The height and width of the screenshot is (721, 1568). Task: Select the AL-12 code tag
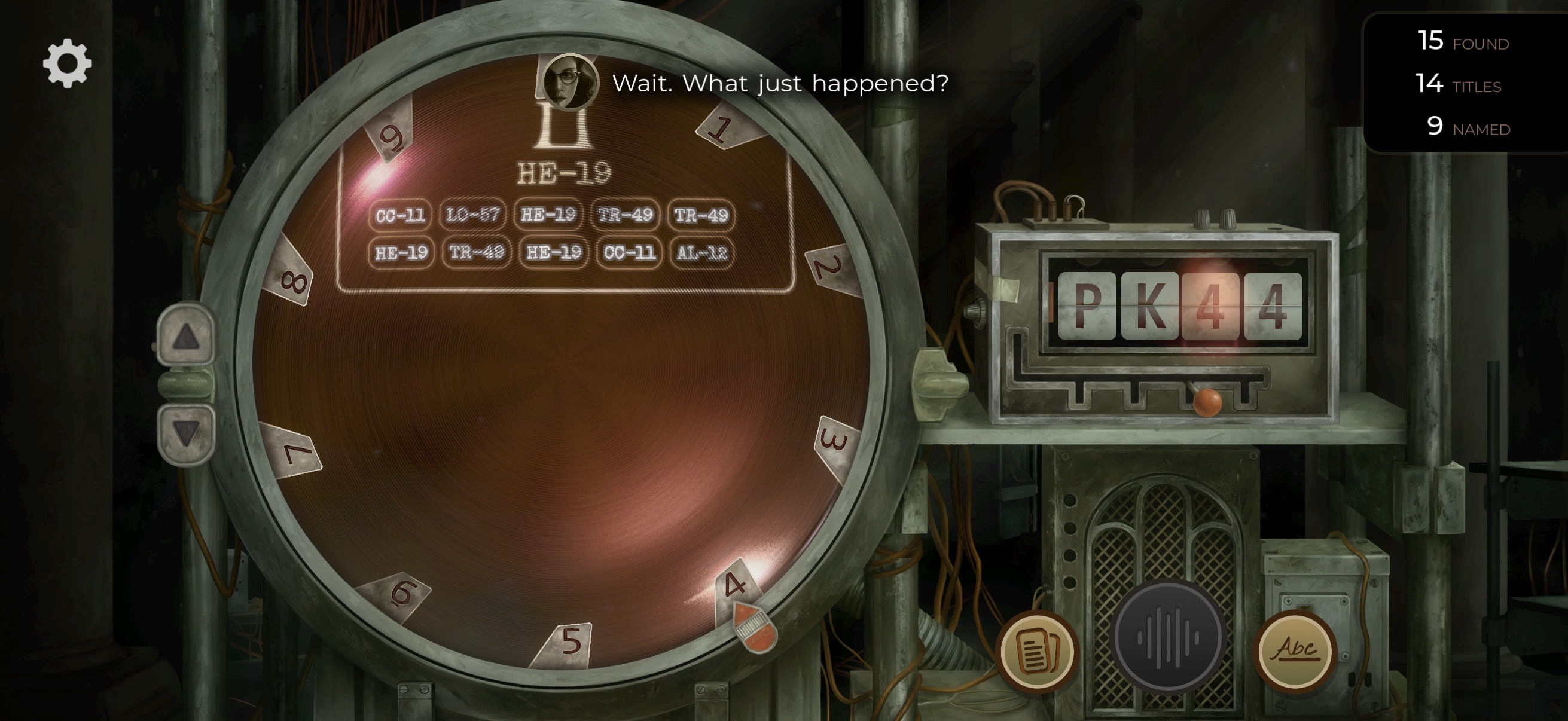point(702,252)
